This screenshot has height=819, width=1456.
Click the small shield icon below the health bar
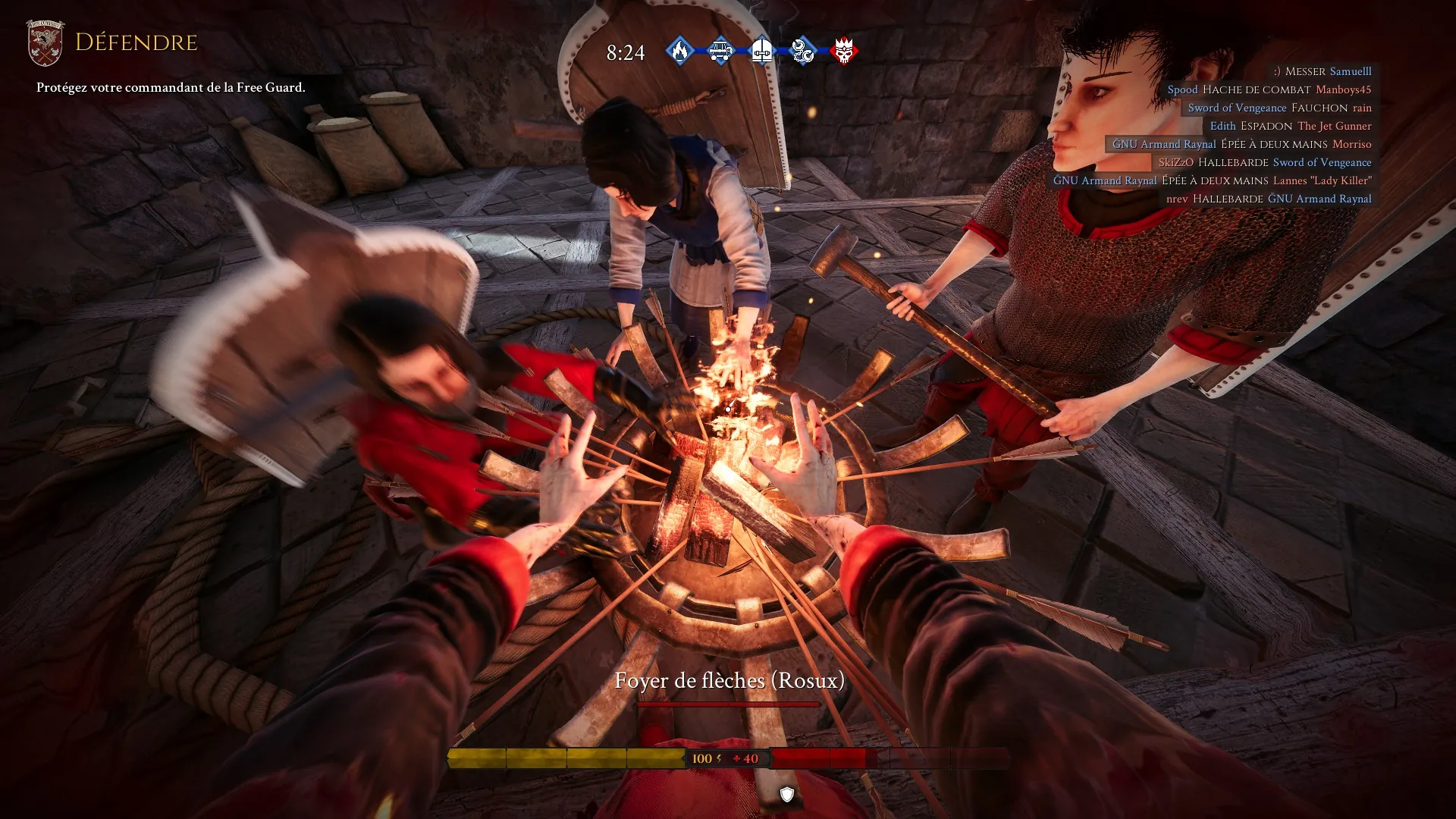point(787,794)
